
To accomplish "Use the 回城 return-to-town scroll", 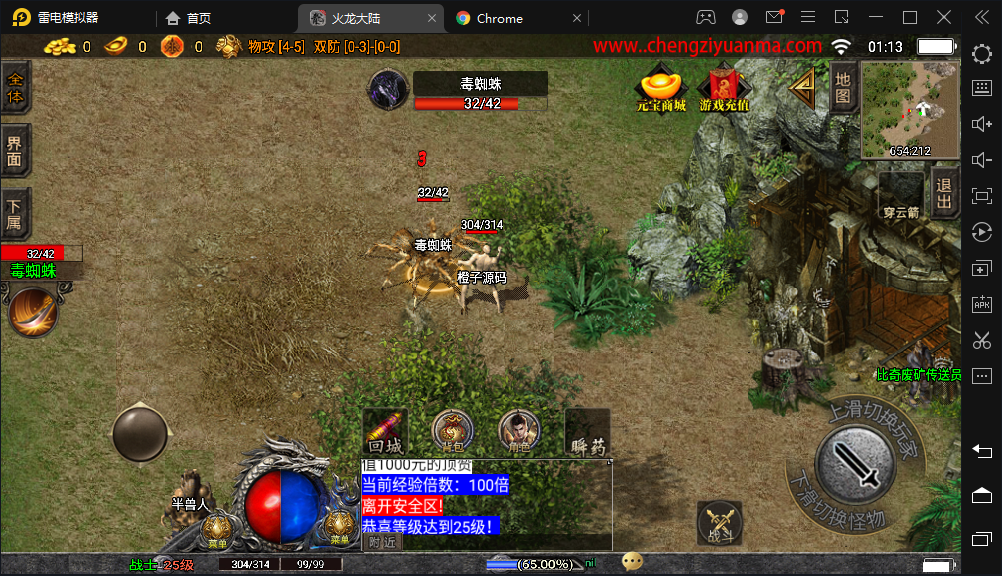I will click(x=385, y=431).
